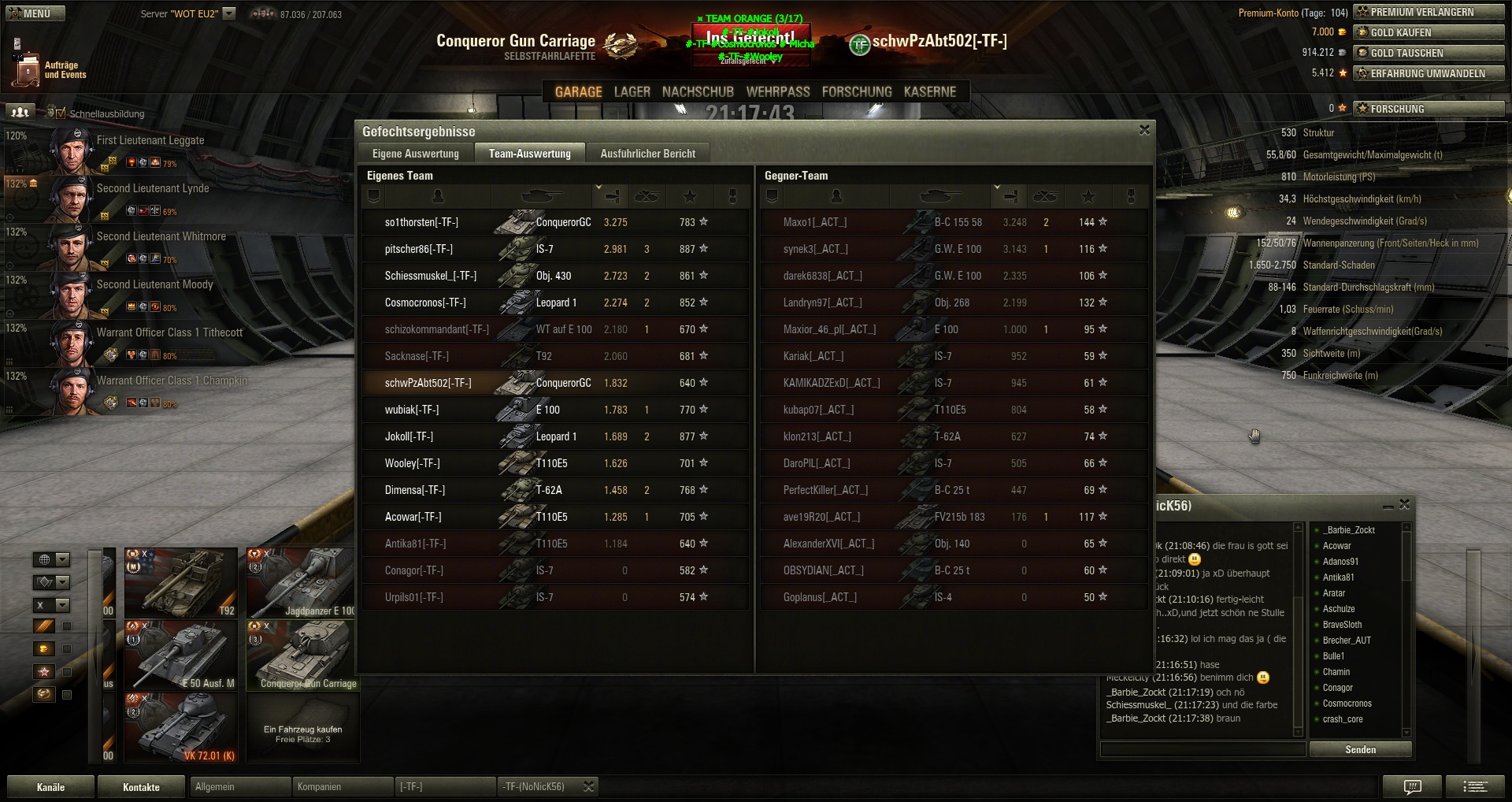Visit the Kaserne section
The image size is (1512, 802).
pos(929,92)
